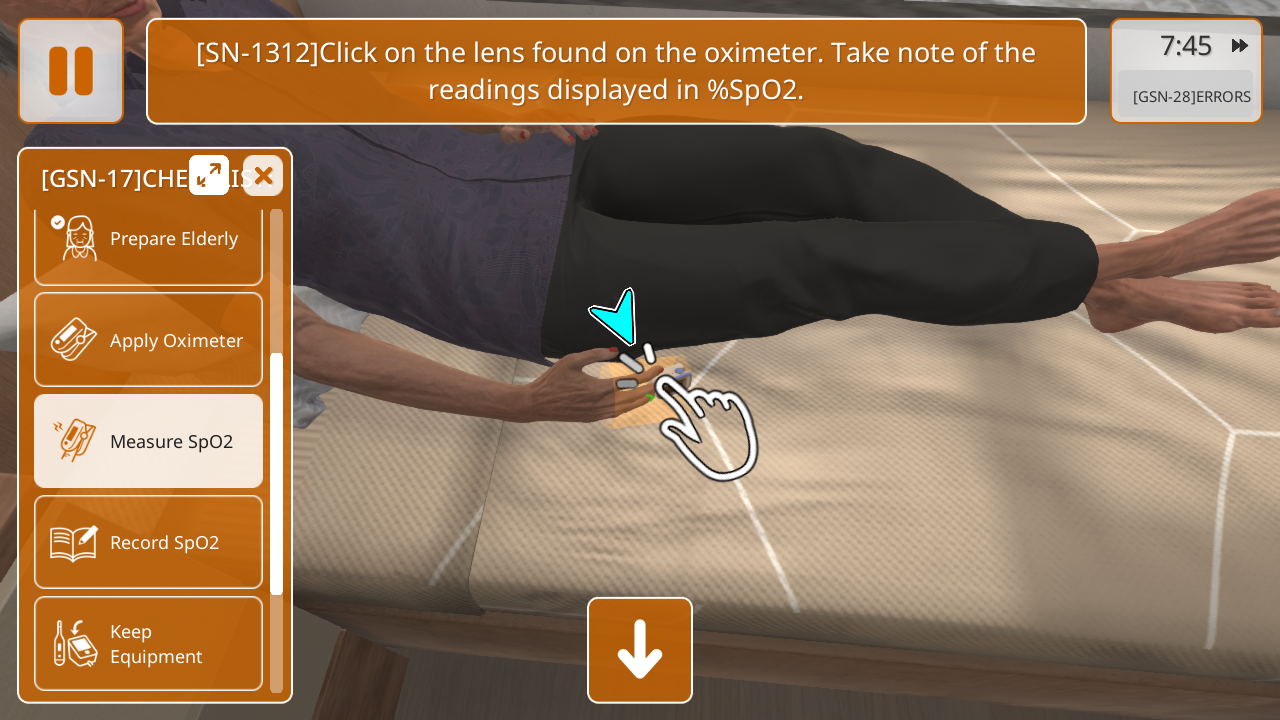This screenshot has height=720, width=1280.
Task: Choose the Apply Oximeter checklist step
Action: [x=149, y=340]
